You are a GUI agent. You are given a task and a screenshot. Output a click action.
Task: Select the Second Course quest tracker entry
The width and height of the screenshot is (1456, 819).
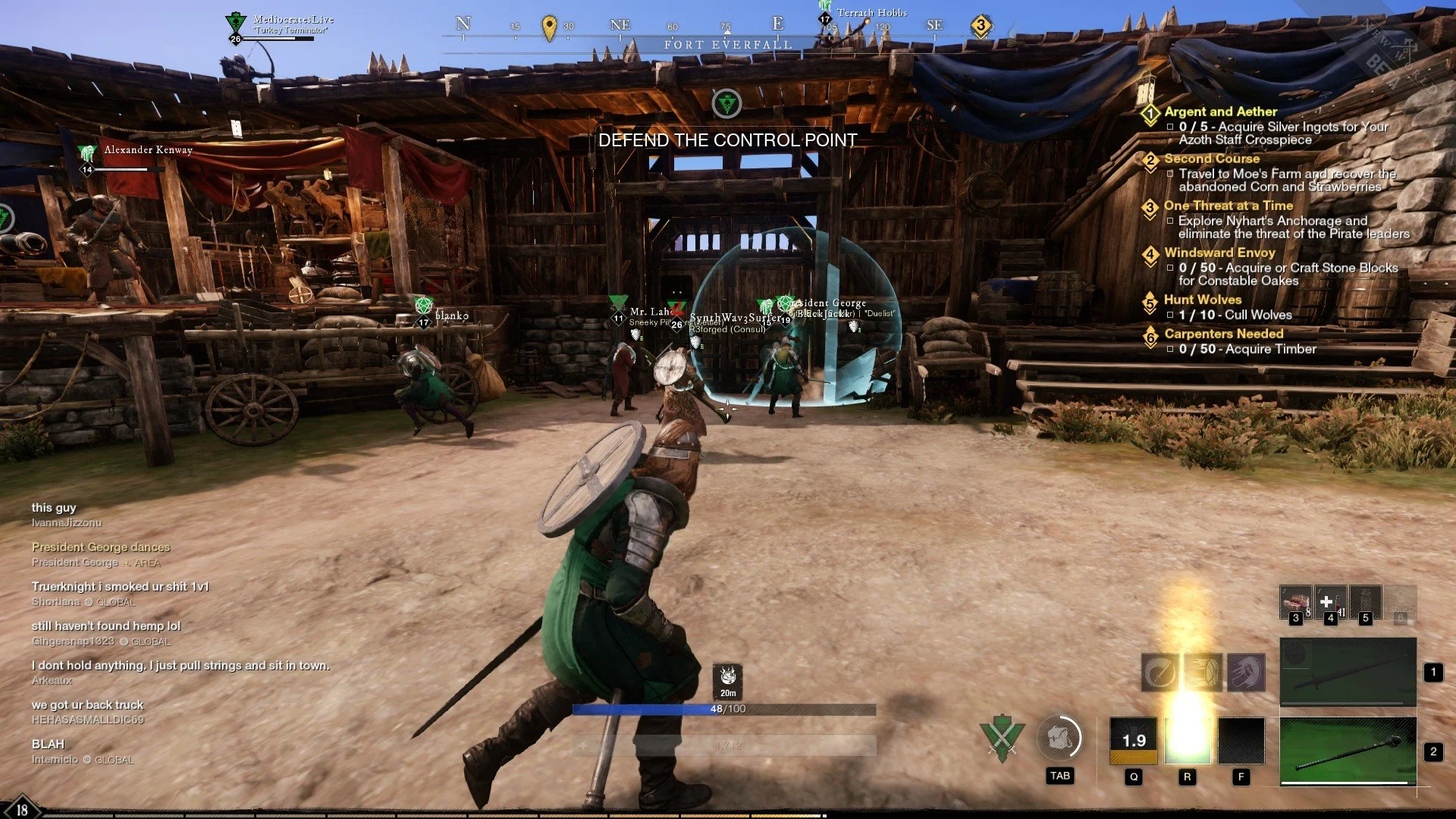pos(1211,158)
